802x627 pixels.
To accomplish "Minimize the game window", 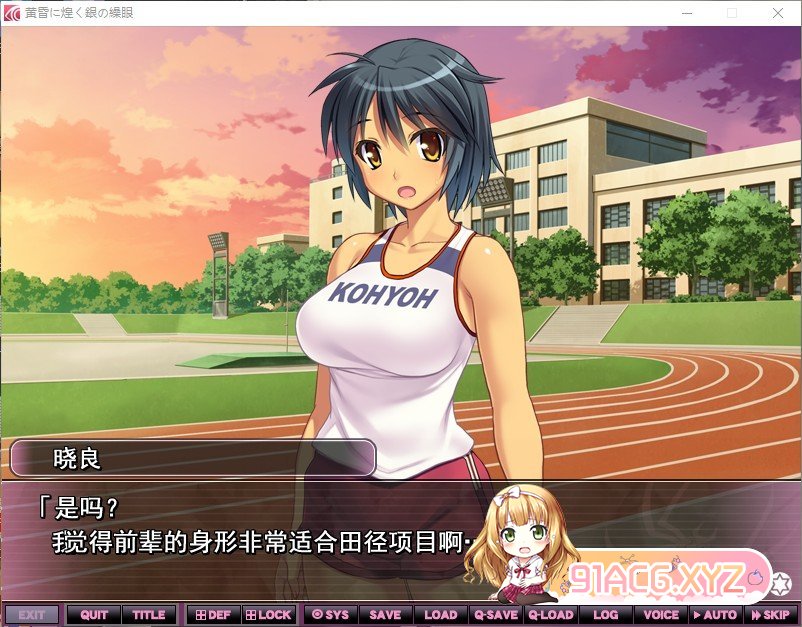I will tap(686, 13).
